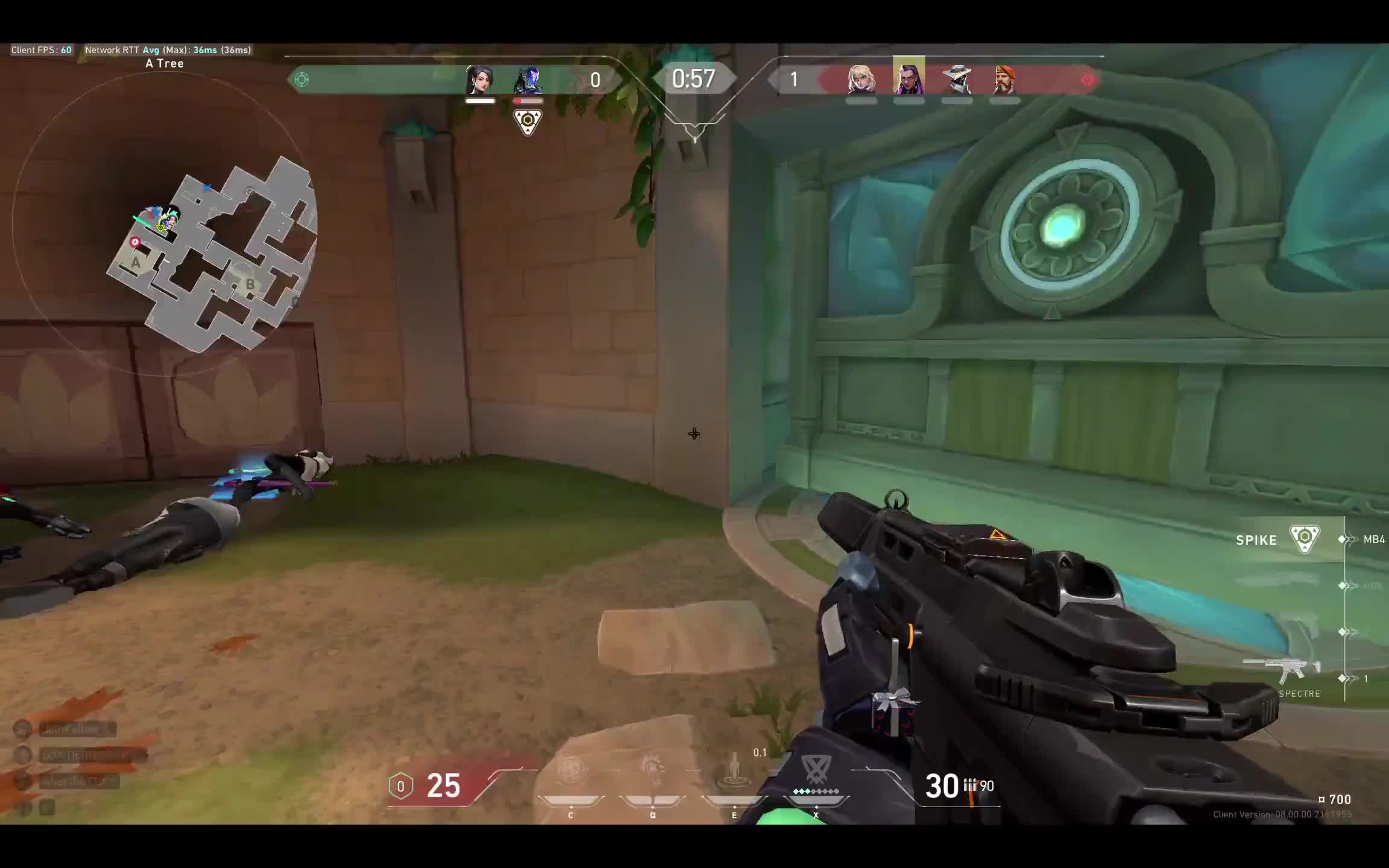This screenshot has height=868, width=1389.
Task: Activate the E ability icon
Action: 734,773
